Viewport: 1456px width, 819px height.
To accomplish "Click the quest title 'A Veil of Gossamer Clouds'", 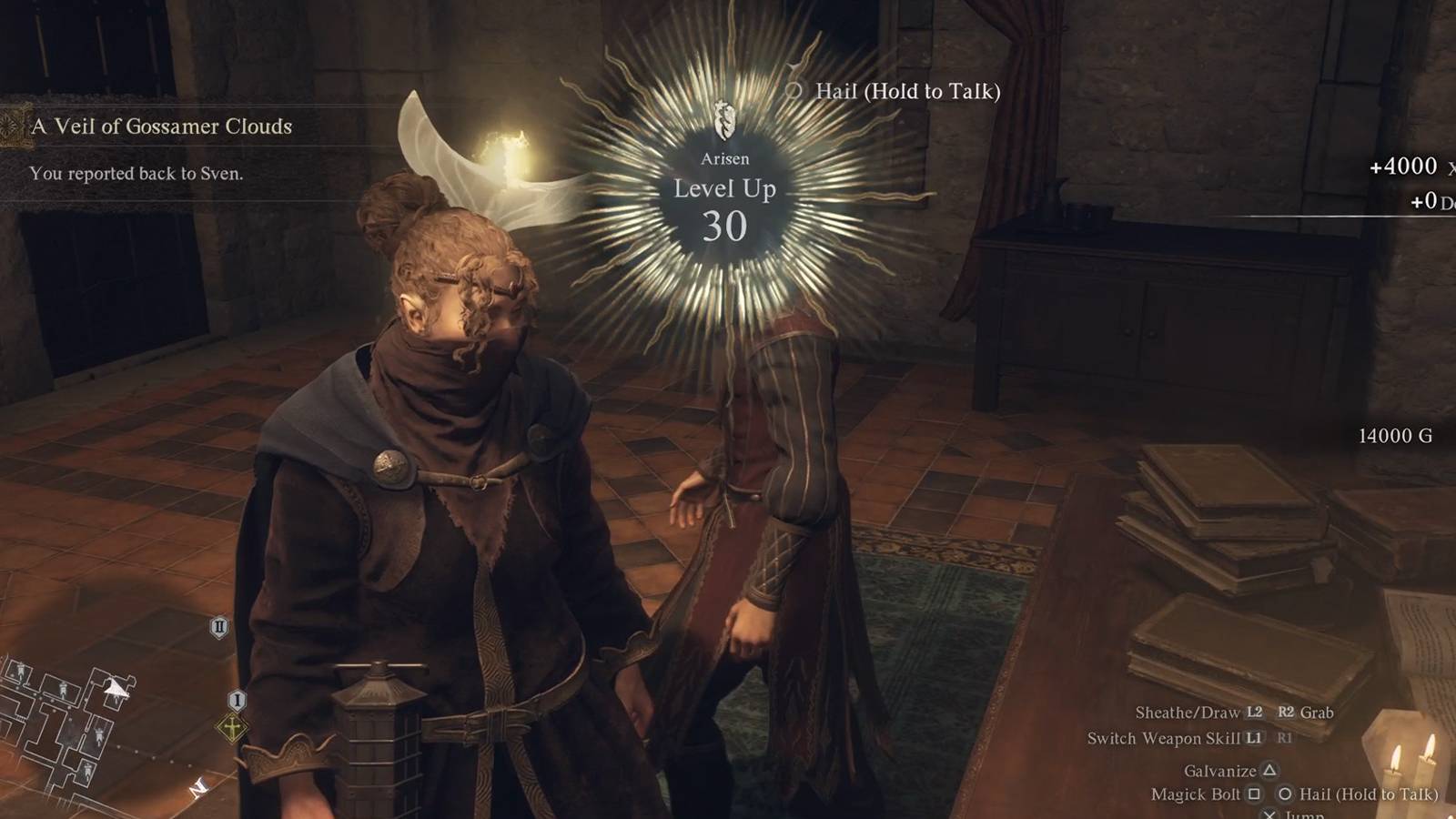I will click(161, 126).
